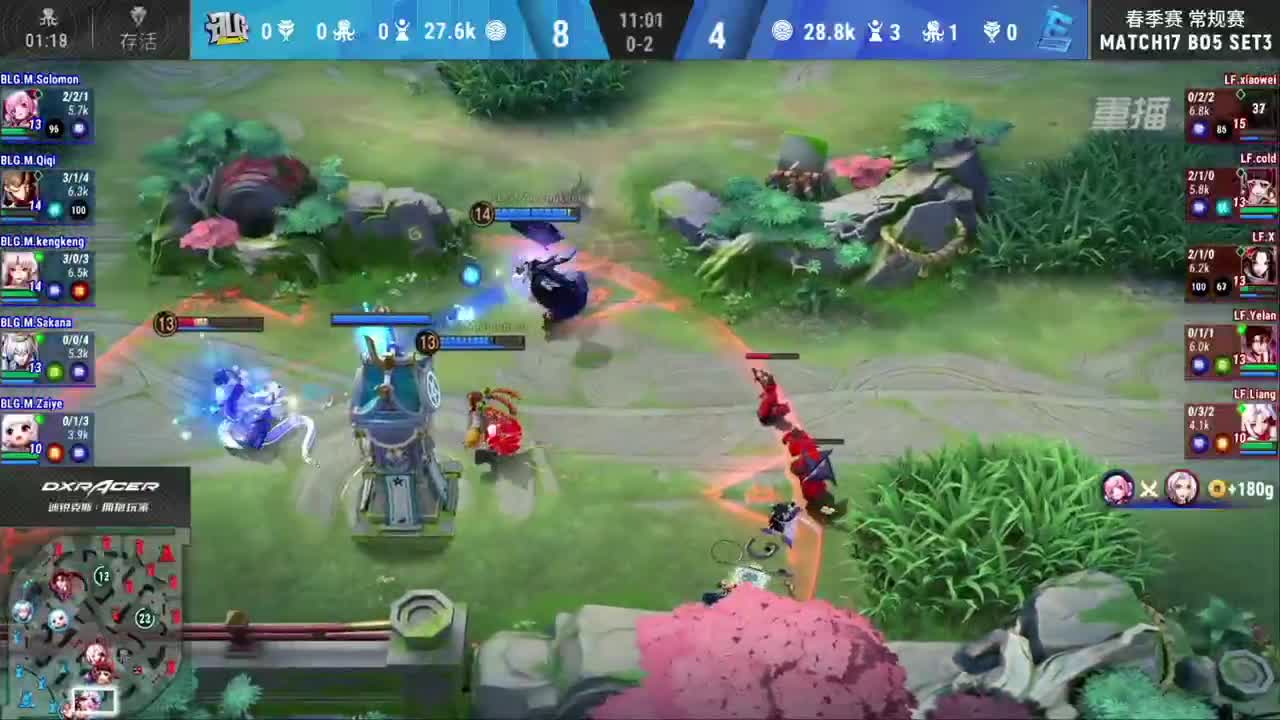The height and width of the screenshot is (720, 1280).
Task: Toggle the 存活 (alive) status indicator
Action: [x=138, y=27]
